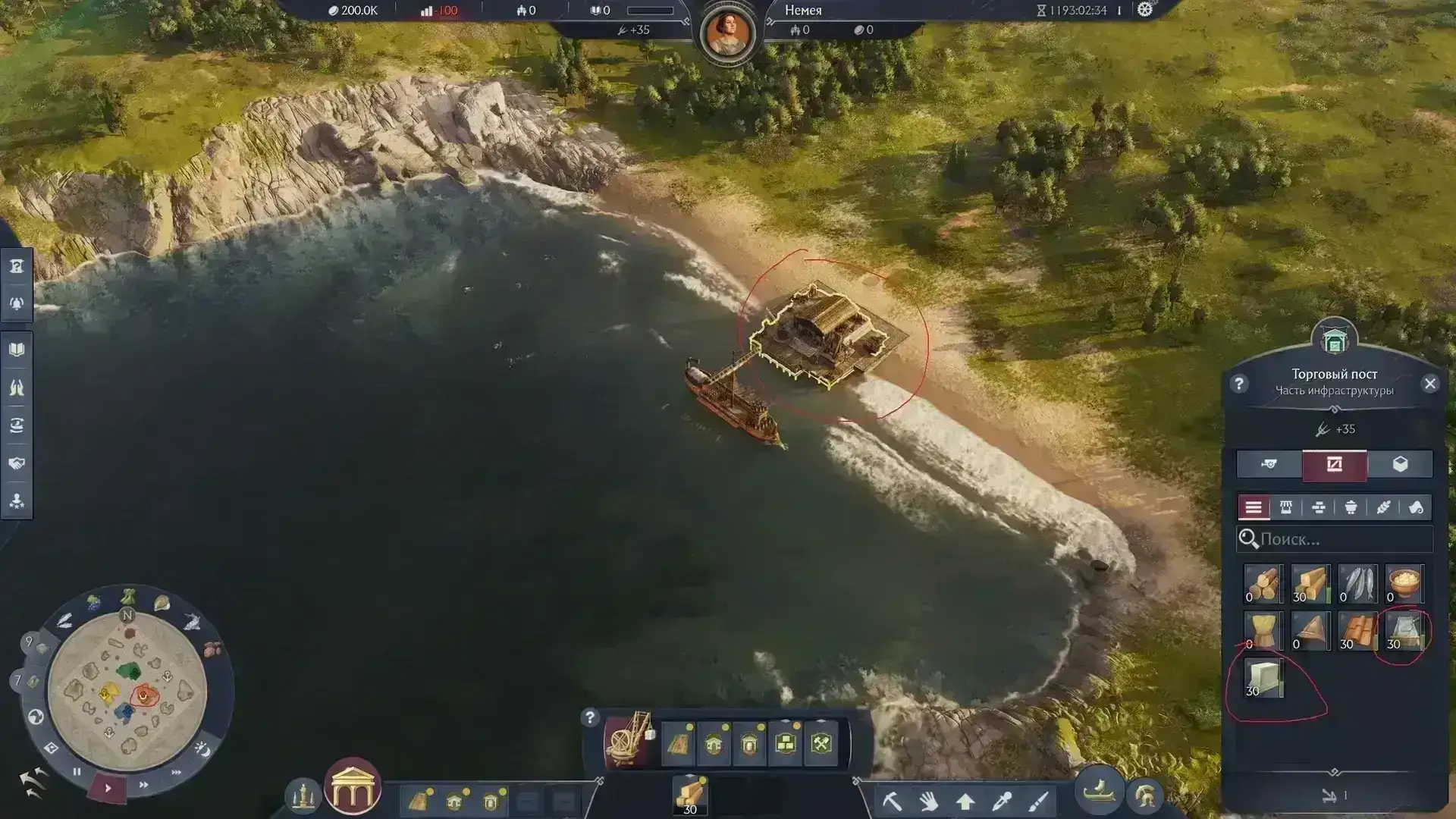
Task: Toggle the day and night cycle button
Action: click(x=202, y=749)
